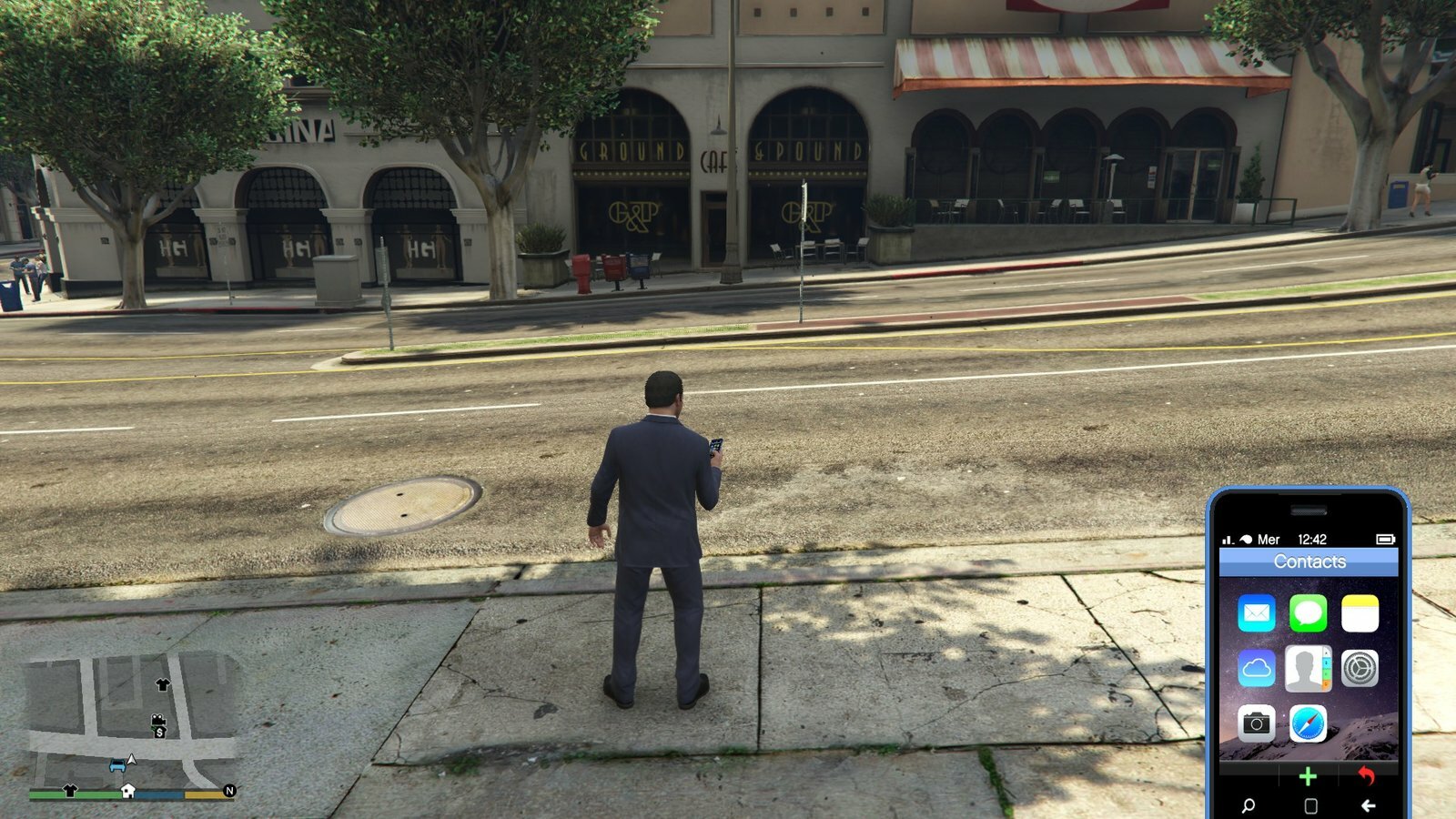This screenshot has width=1456, height=819.
Task: Select the movie camera marker on minimap
Action: coord(157,720)
